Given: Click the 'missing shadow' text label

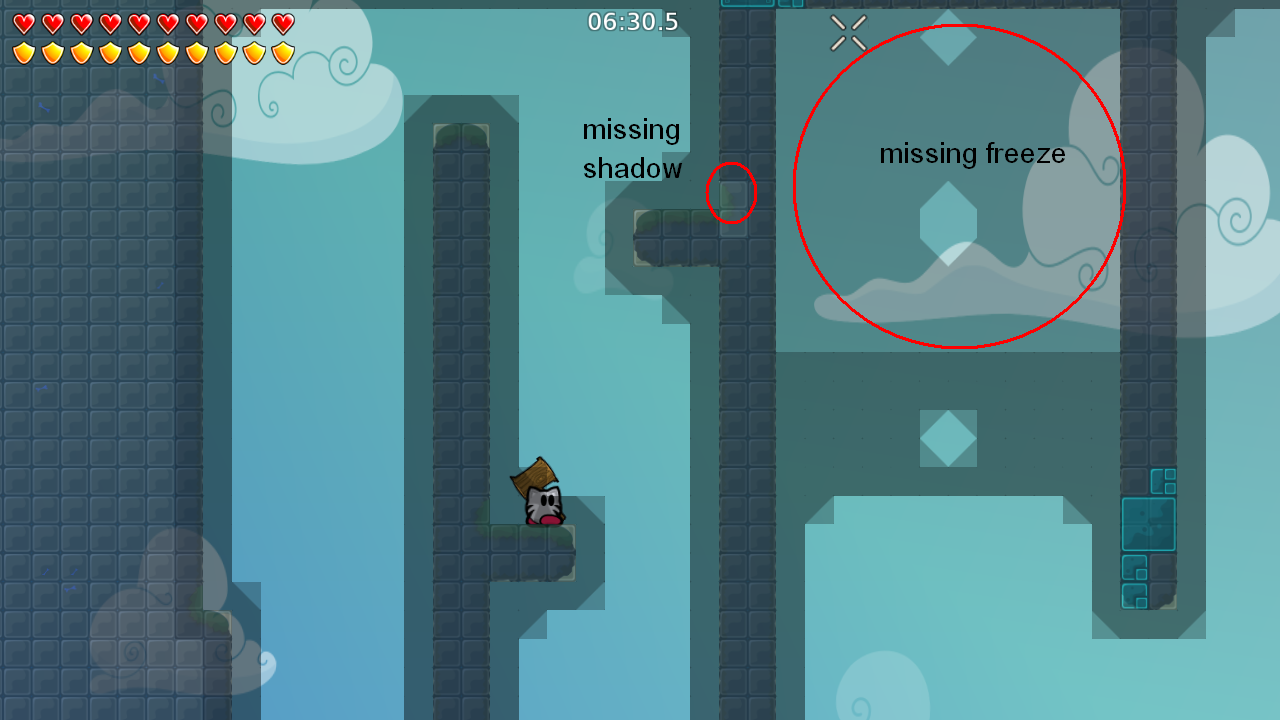Looking at the screenshot, I should (632, 148).
